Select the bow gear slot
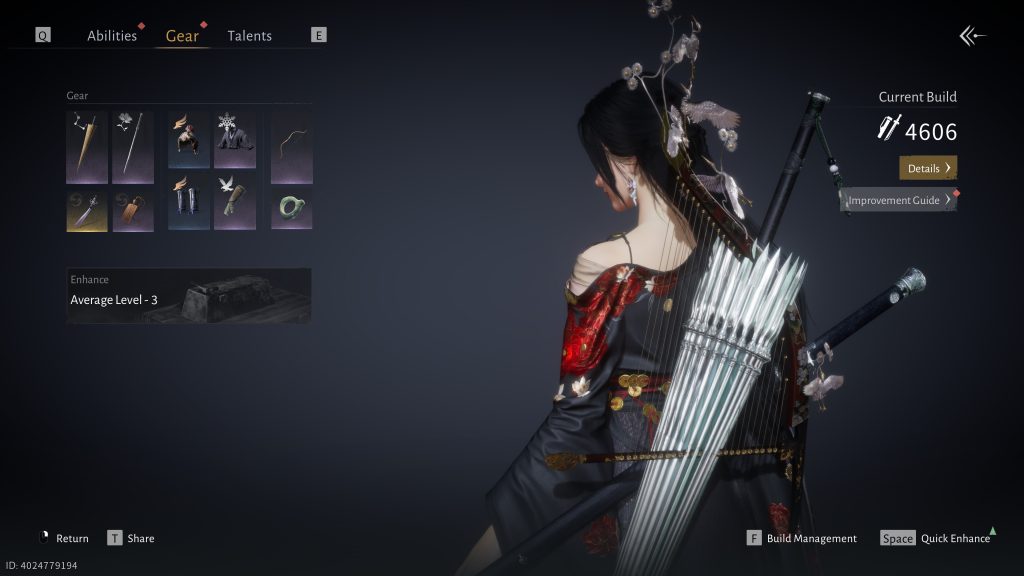This screenshot has height=576, width=1024. coord(292,147)
